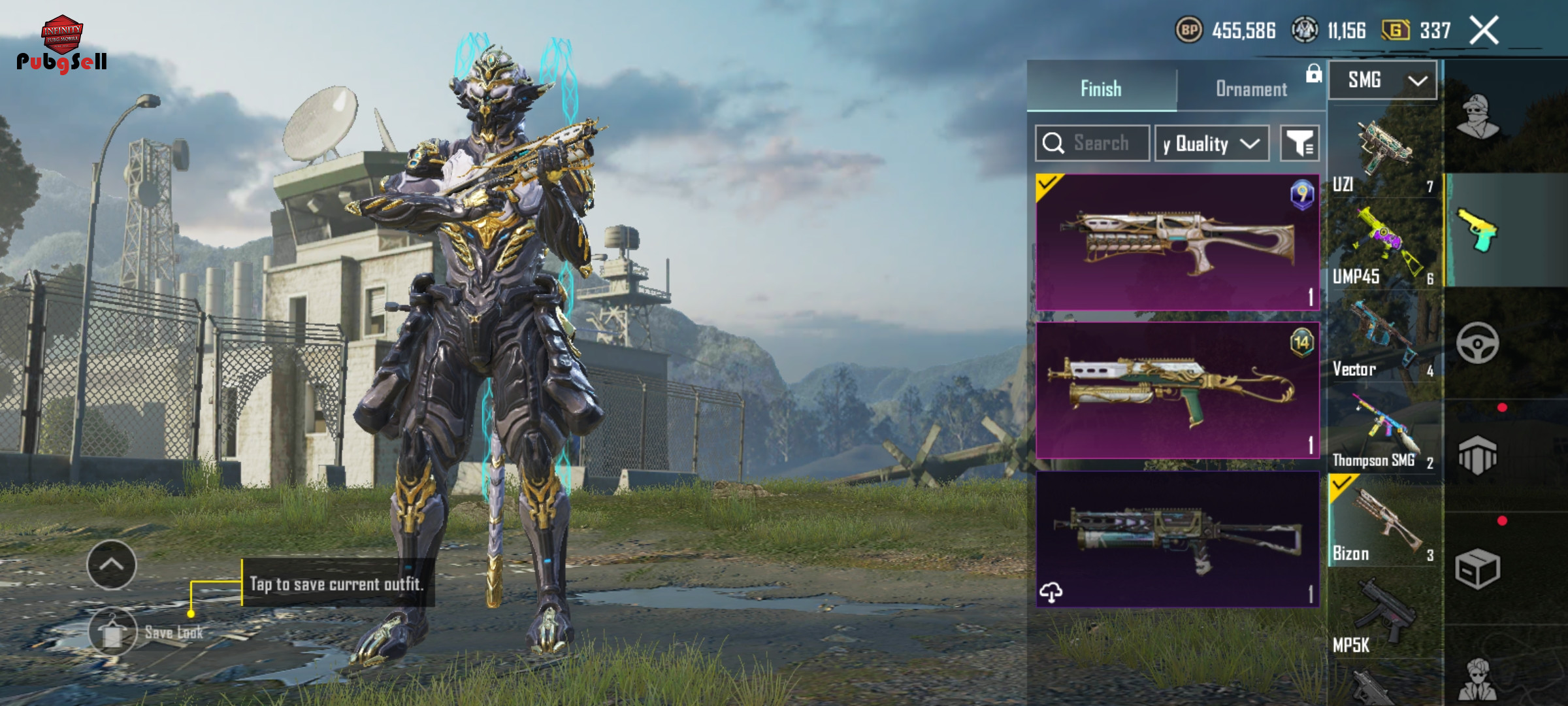Image resolution: width=1568 pixels, height=706 pixels.
Task: Tap the Save Look button
Action: click(112, 631)
